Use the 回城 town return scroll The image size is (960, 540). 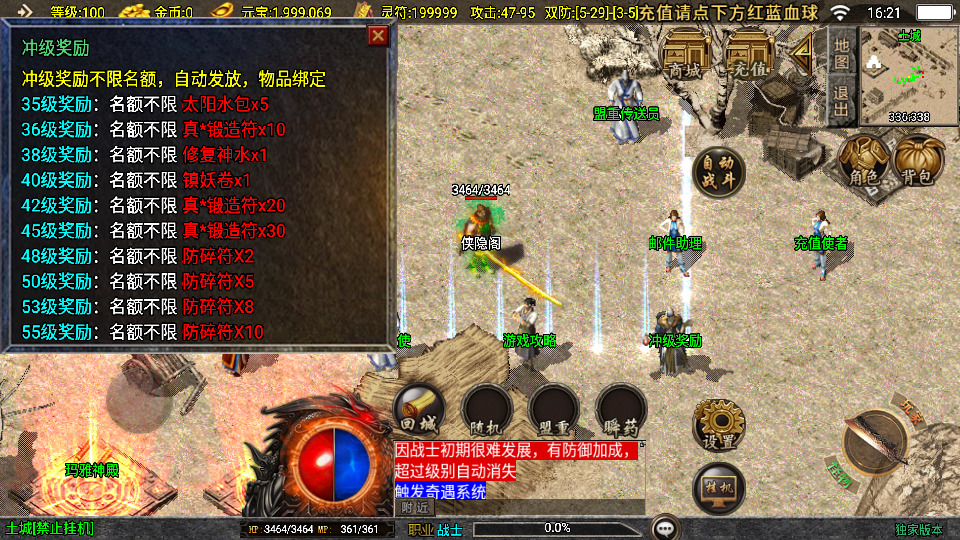(x=419, y=410)
